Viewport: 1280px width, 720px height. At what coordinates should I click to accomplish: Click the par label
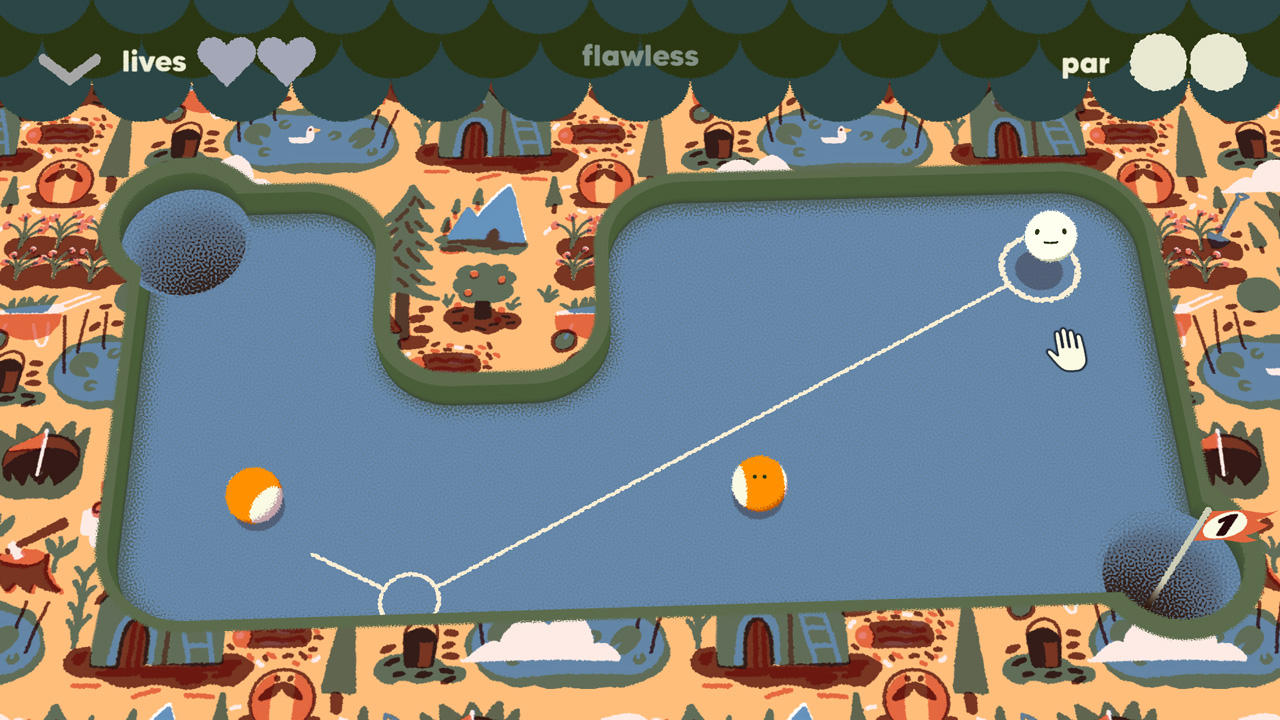[1086, 63]
